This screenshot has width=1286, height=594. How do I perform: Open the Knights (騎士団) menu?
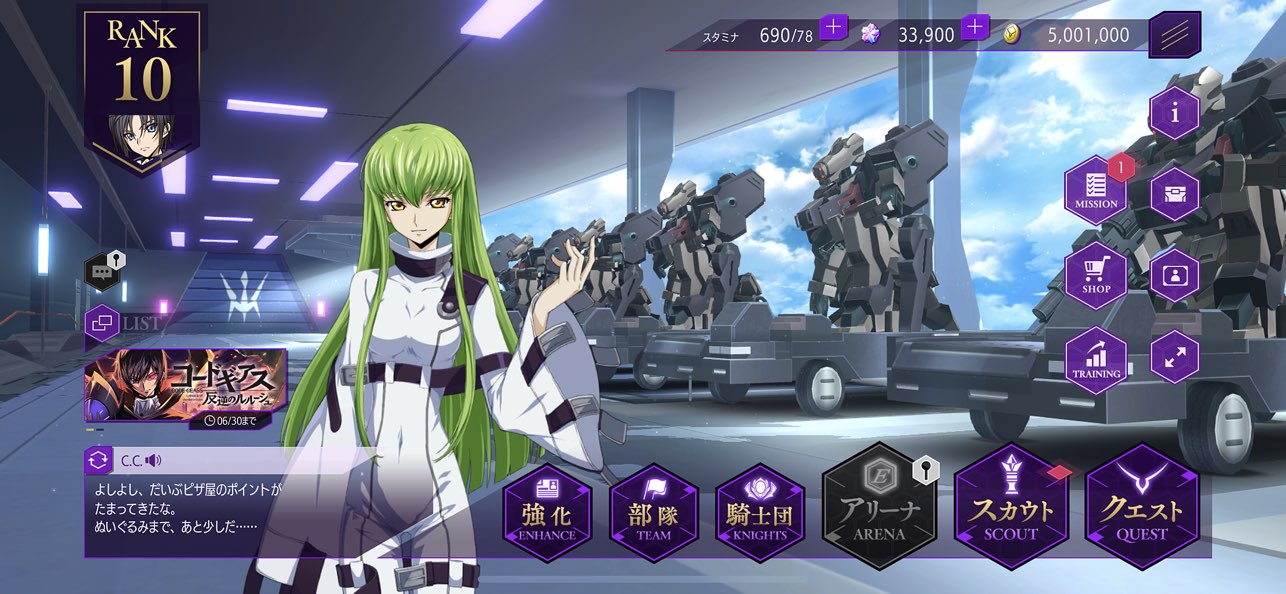click(760, 513)
